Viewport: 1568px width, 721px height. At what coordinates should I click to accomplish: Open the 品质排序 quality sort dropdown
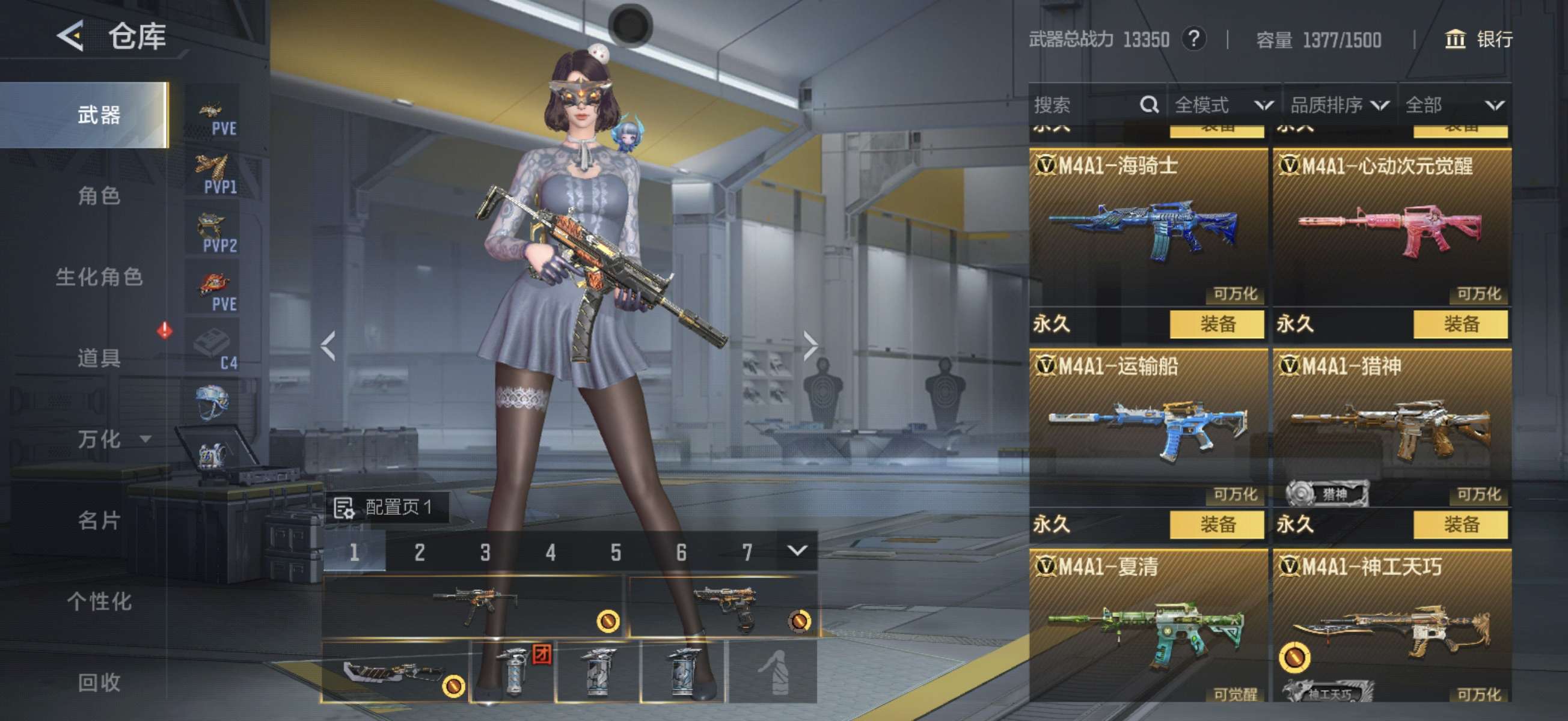point(1339,105)
